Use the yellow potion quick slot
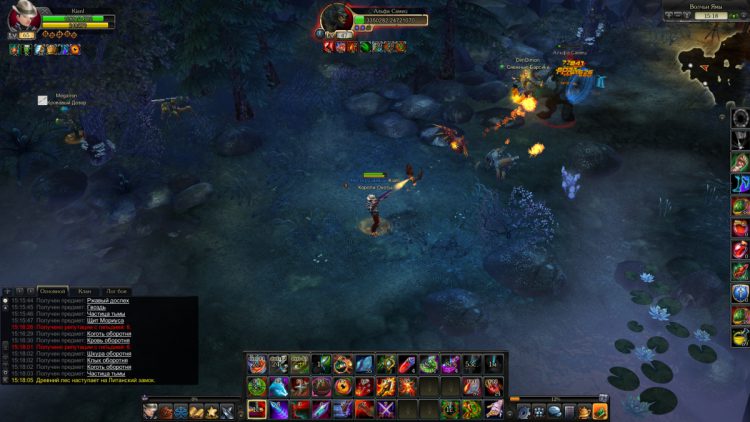The height and width of the screenshot is (422, 750). [x=740, y=338]
